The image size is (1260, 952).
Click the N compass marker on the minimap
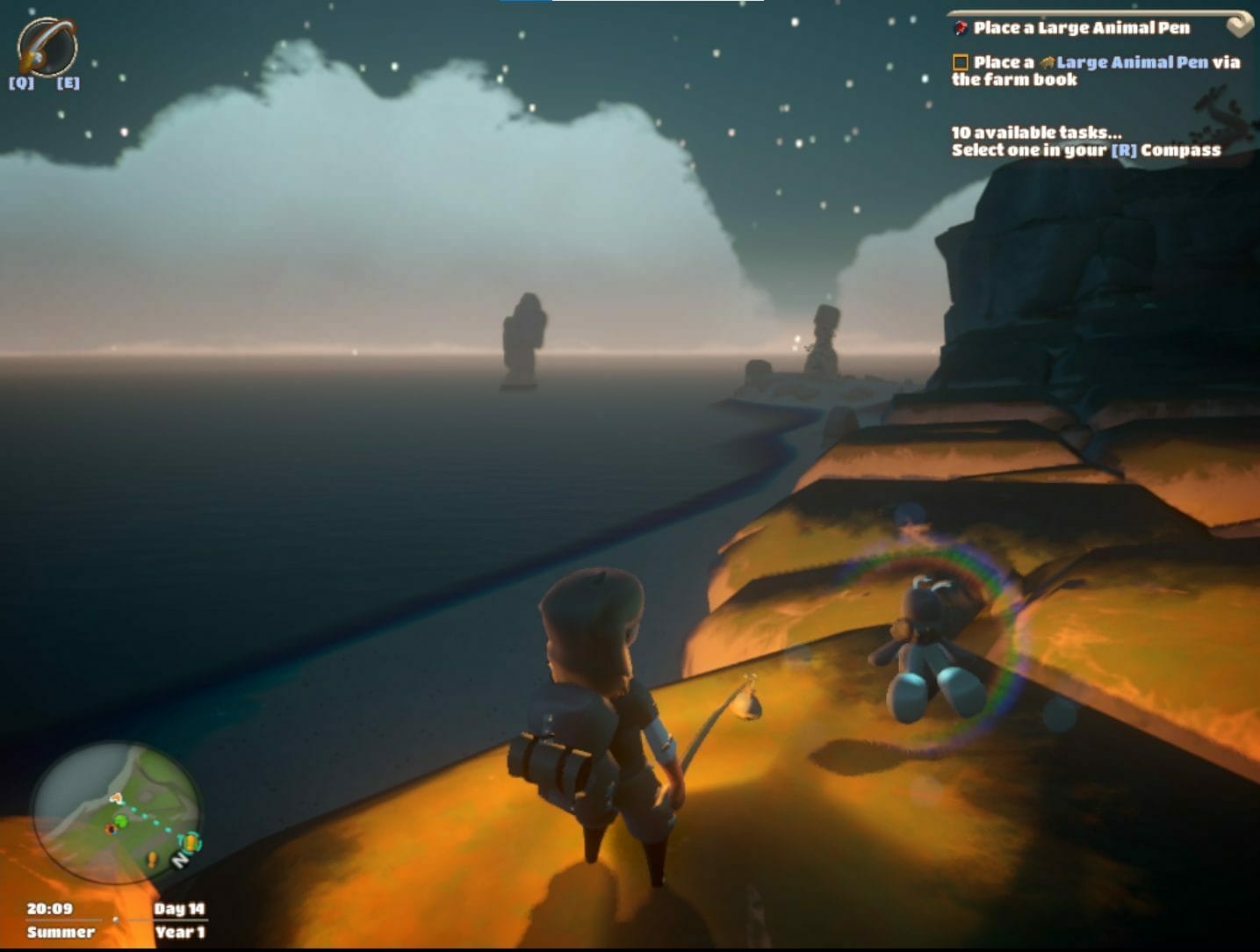[x=180, y=860]
